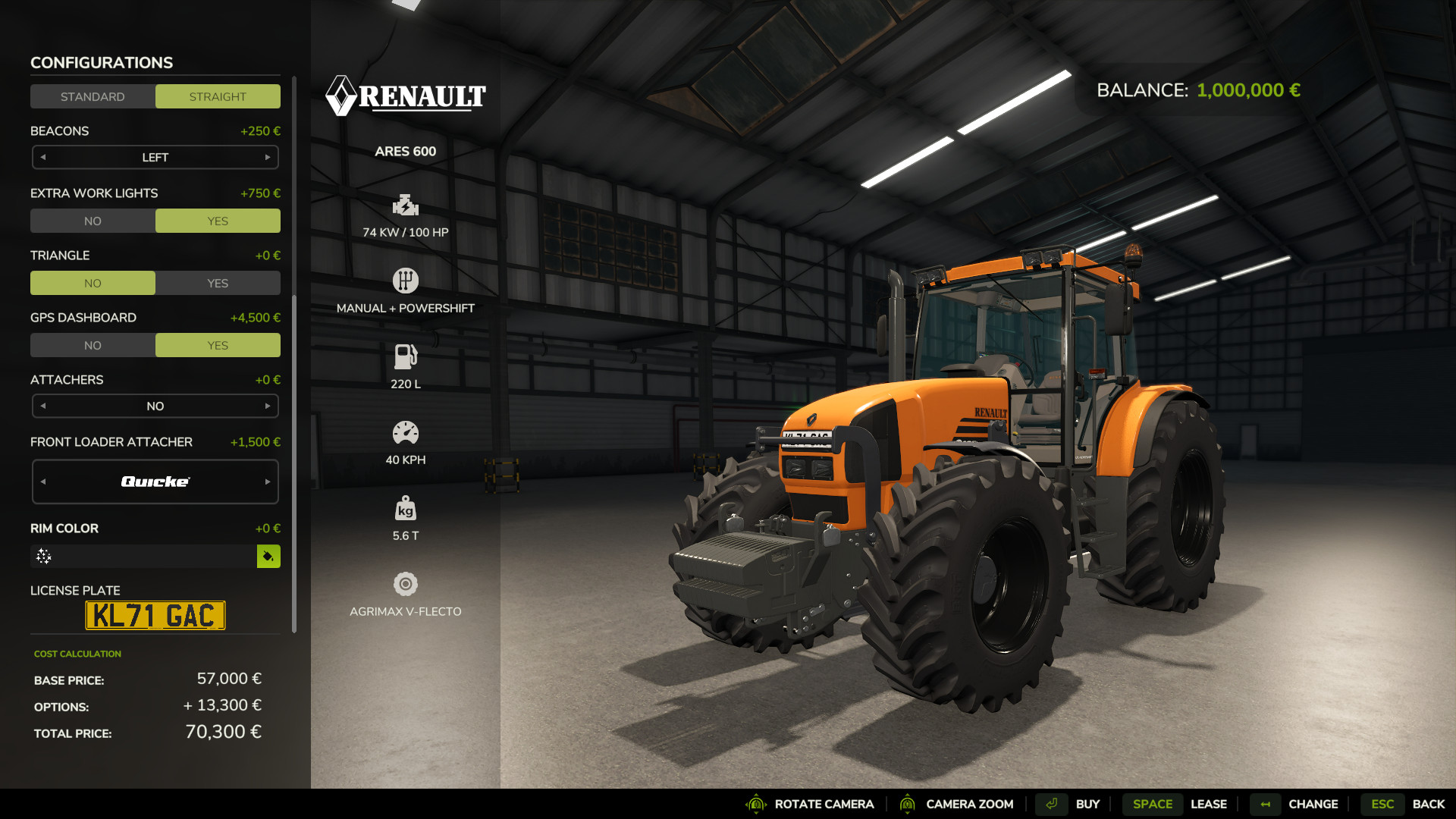Set Extra Work Lights to YES

(x=218, y=221)
